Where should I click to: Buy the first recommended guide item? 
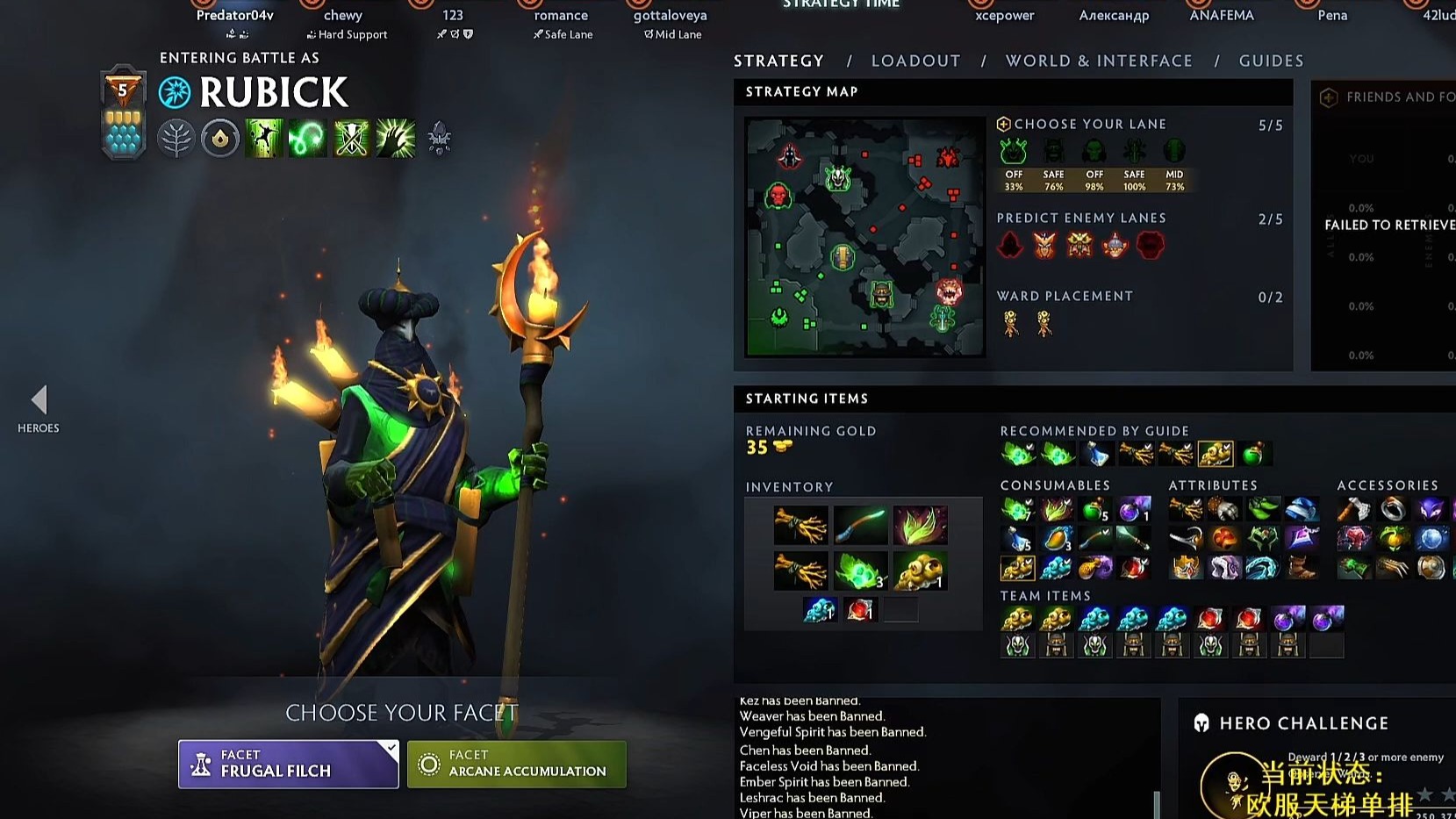(x=1018, y=454)
